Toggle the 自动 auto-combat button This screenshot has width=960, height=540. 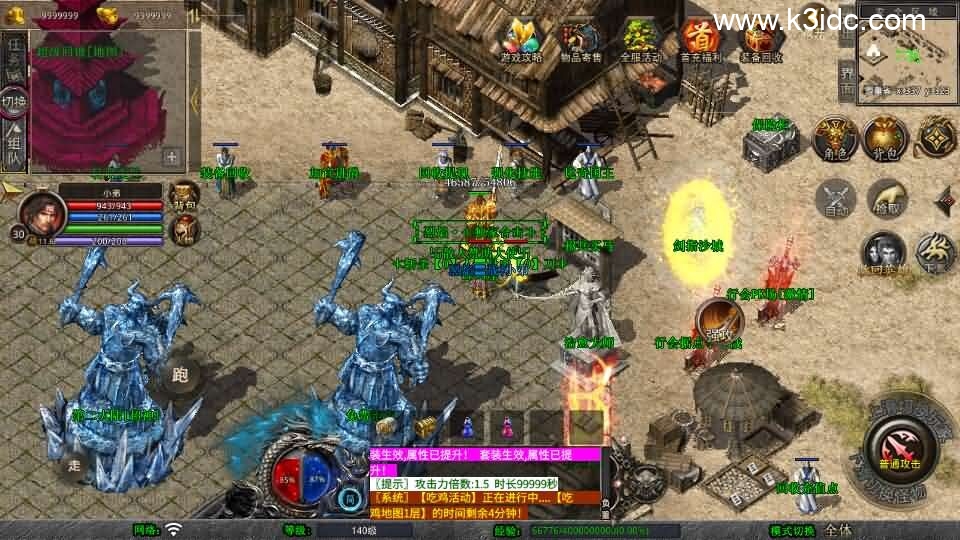[834, 196]
